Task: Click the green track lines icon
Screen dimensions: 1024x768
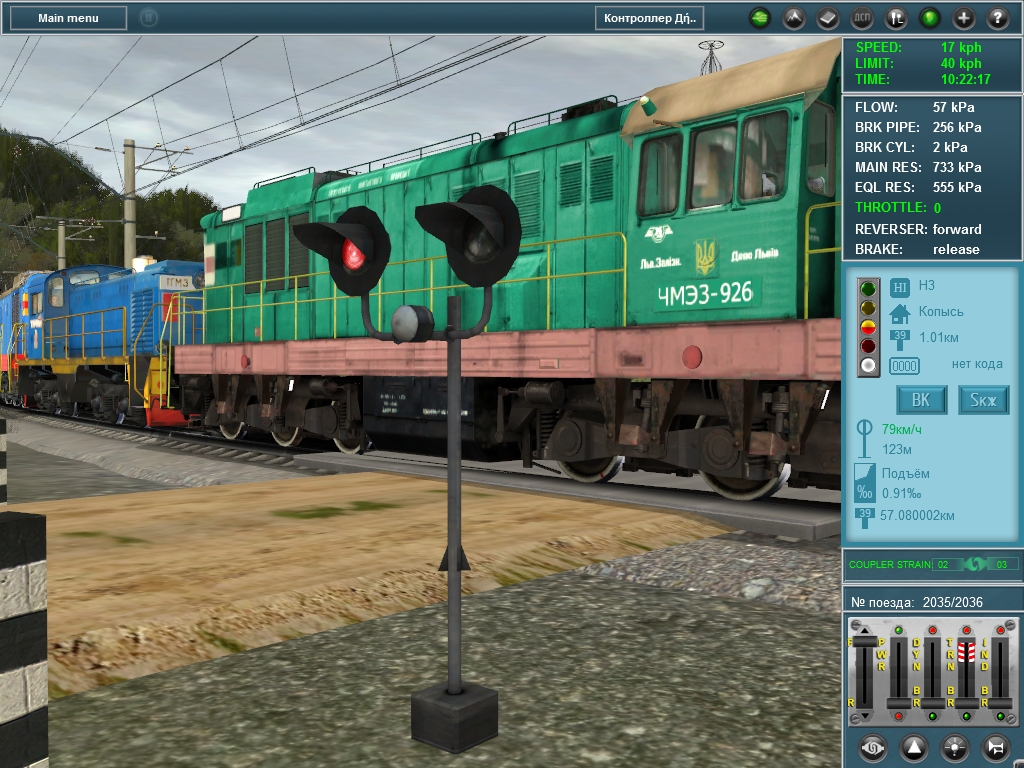Action: pyautogui.click(x=760, y=18)
